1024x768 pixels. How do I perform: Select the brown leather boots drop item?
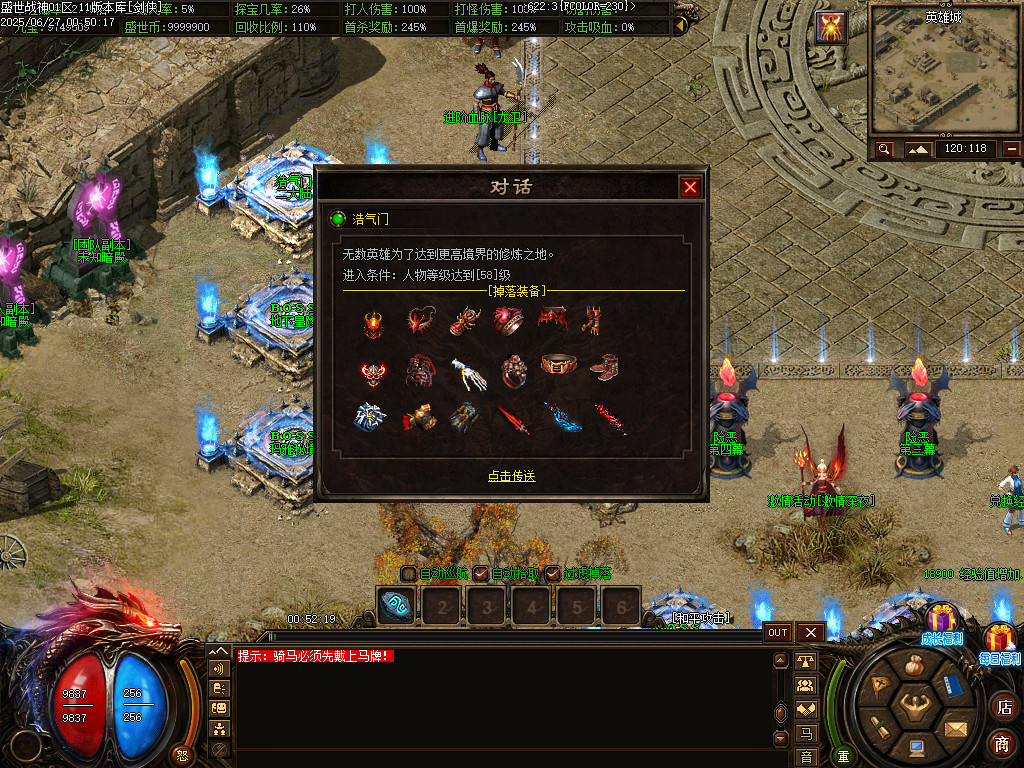603,367
